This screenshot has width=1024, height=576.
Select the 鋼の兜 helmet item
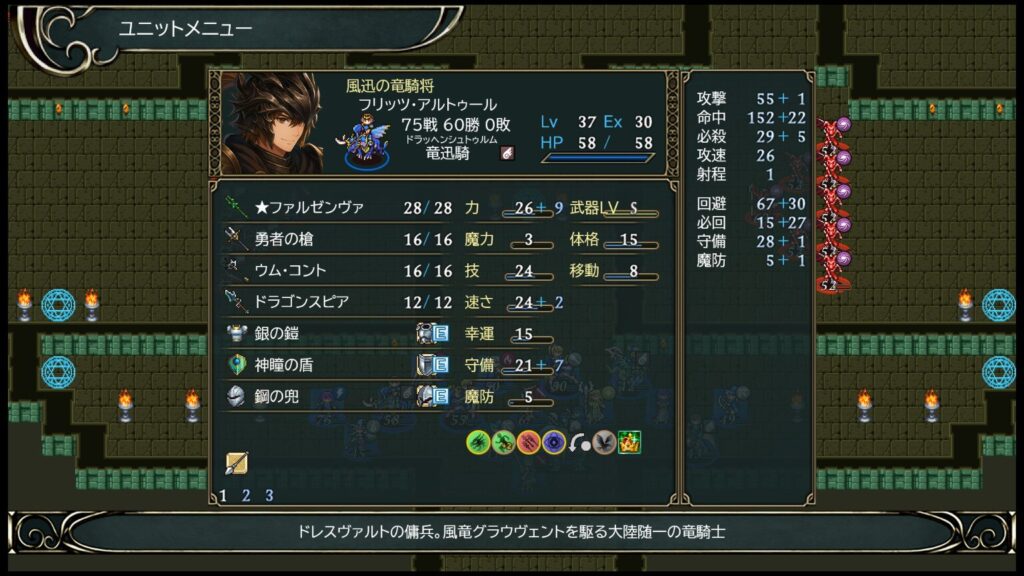coord(277,397)
